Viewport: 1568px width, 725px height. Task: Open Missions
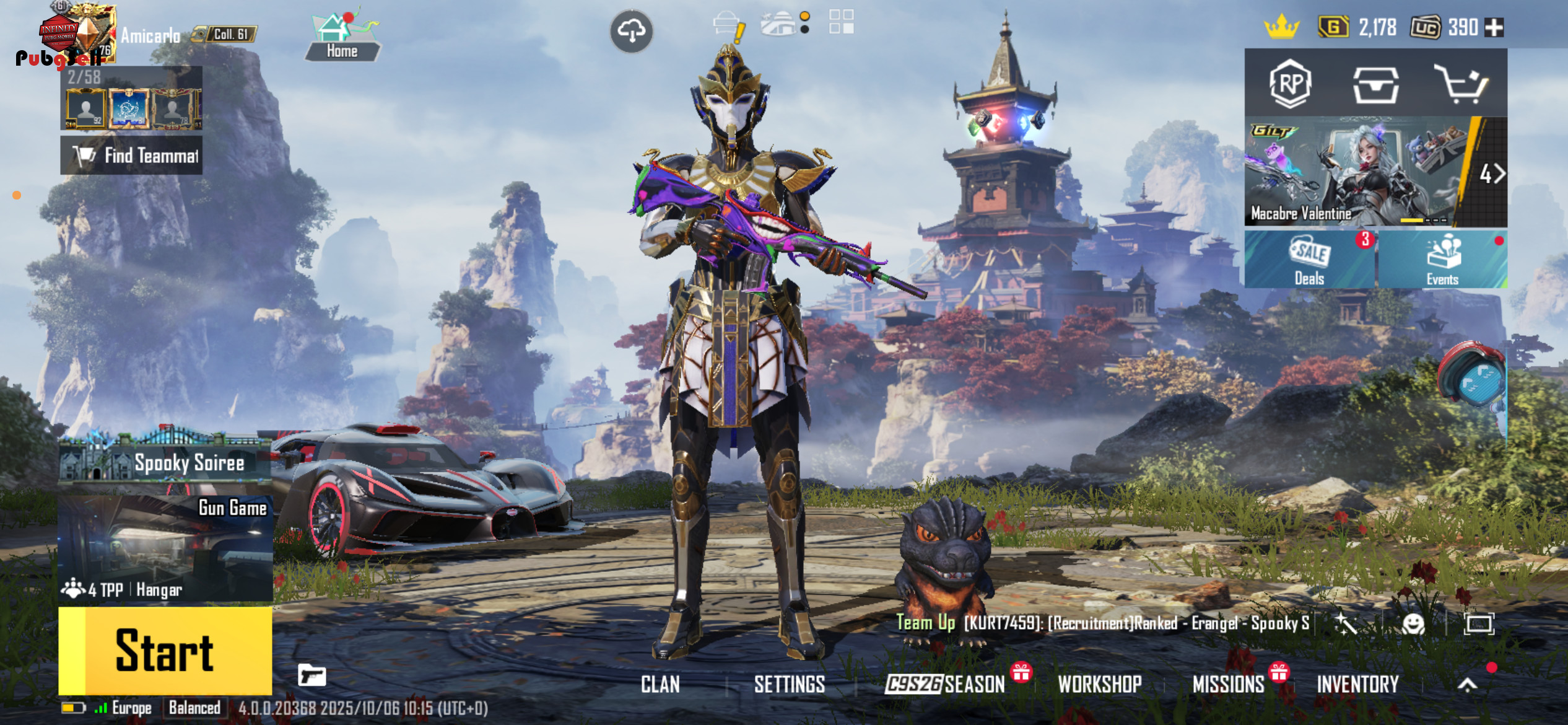1229,684
